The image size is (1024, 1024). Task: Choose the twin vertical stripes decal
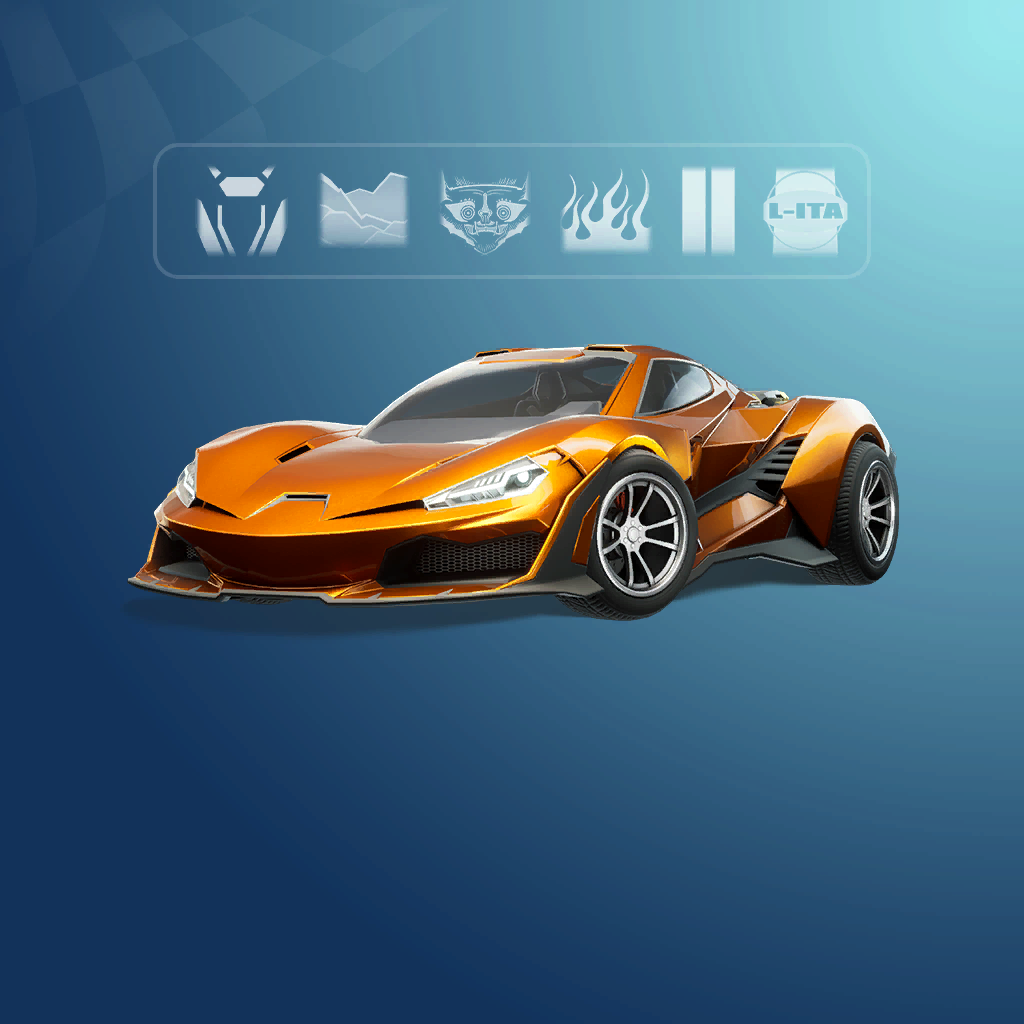(708, 211)
